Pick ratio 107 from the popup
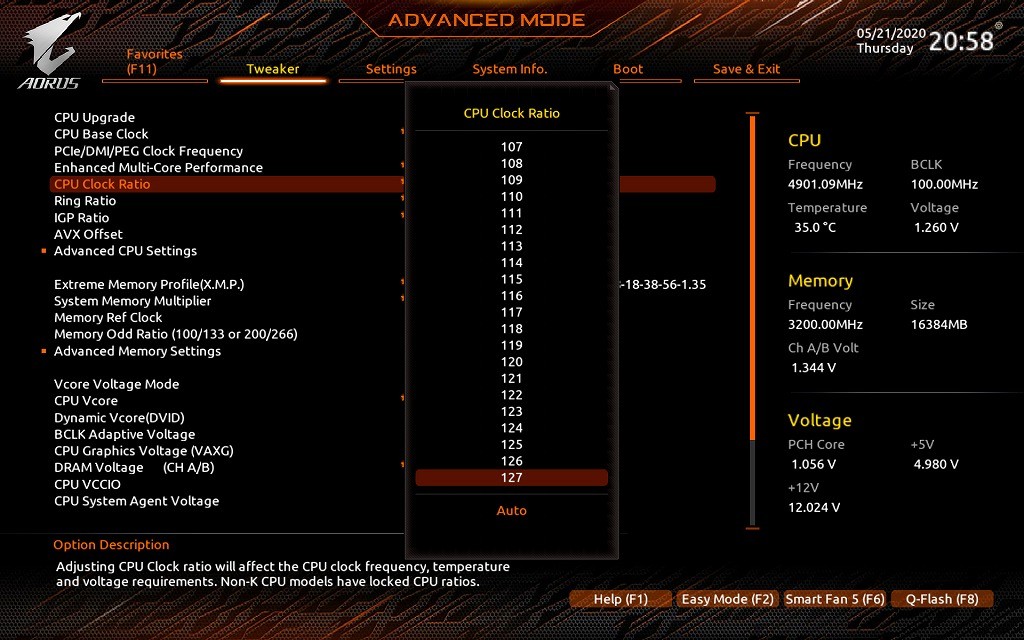The height and width of the screenshot is (640, 1024). tap(512, 147)
